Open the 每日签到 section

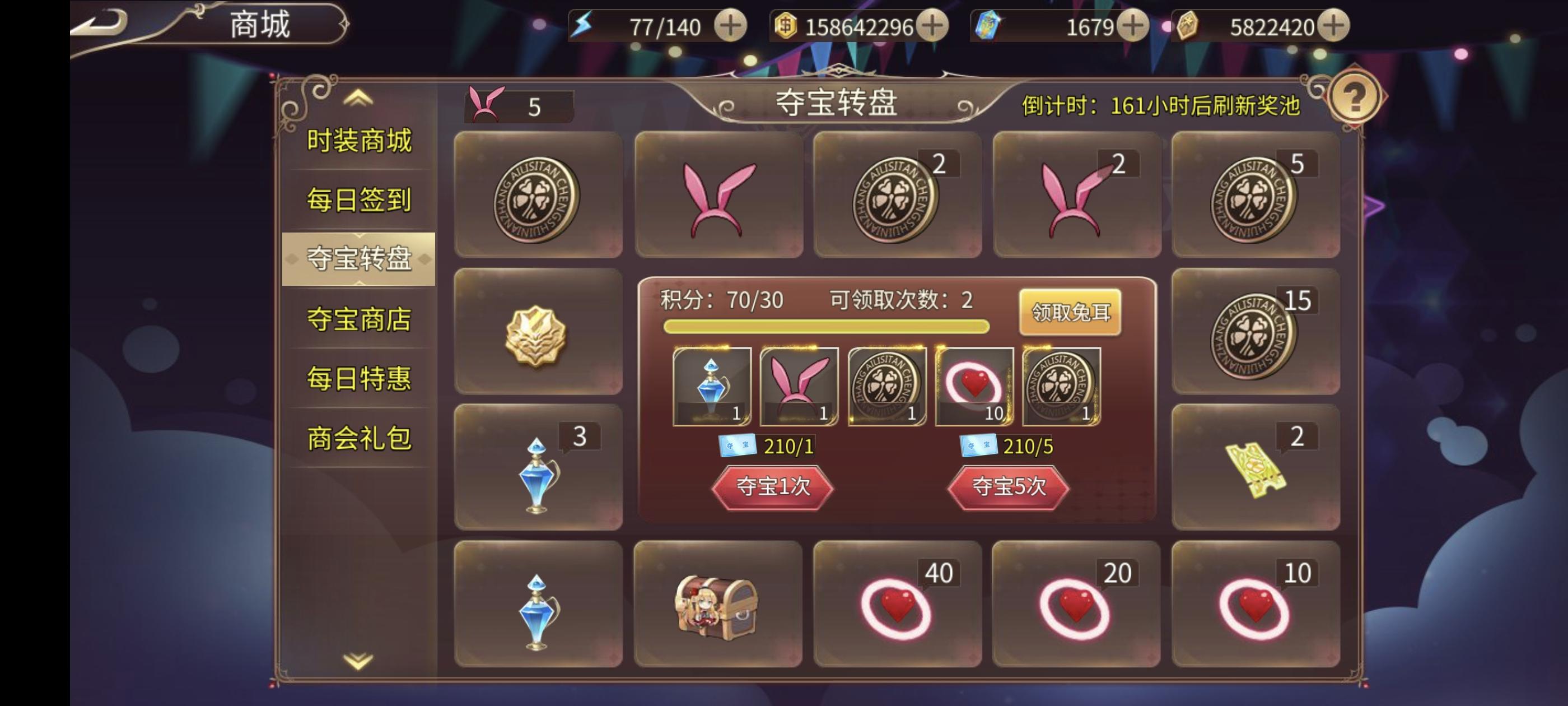coord(358,200)
